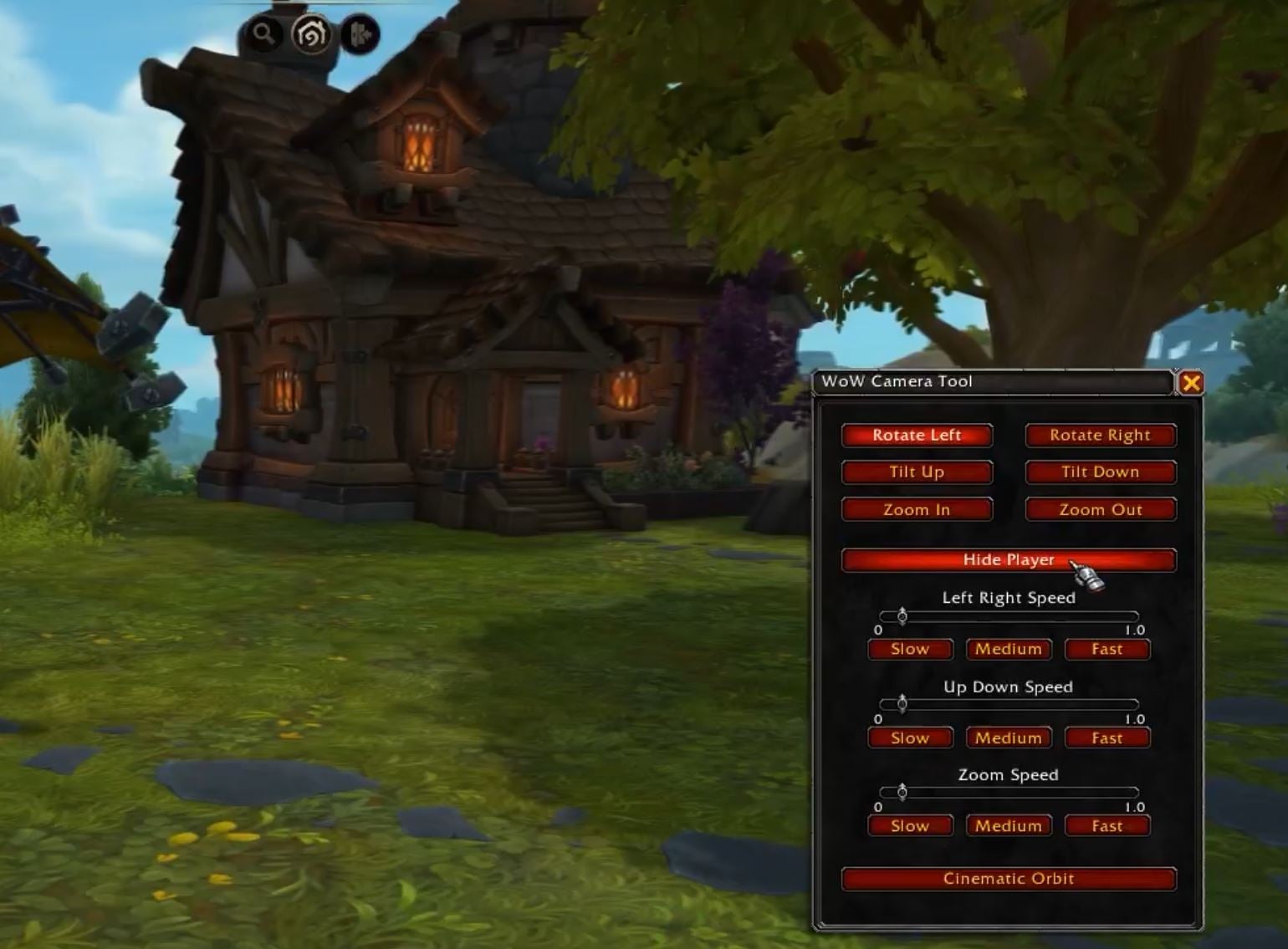Close the WoW Camera Tool window
Viewport: 1288px width, 949px height.
(x=1193, y=383)
